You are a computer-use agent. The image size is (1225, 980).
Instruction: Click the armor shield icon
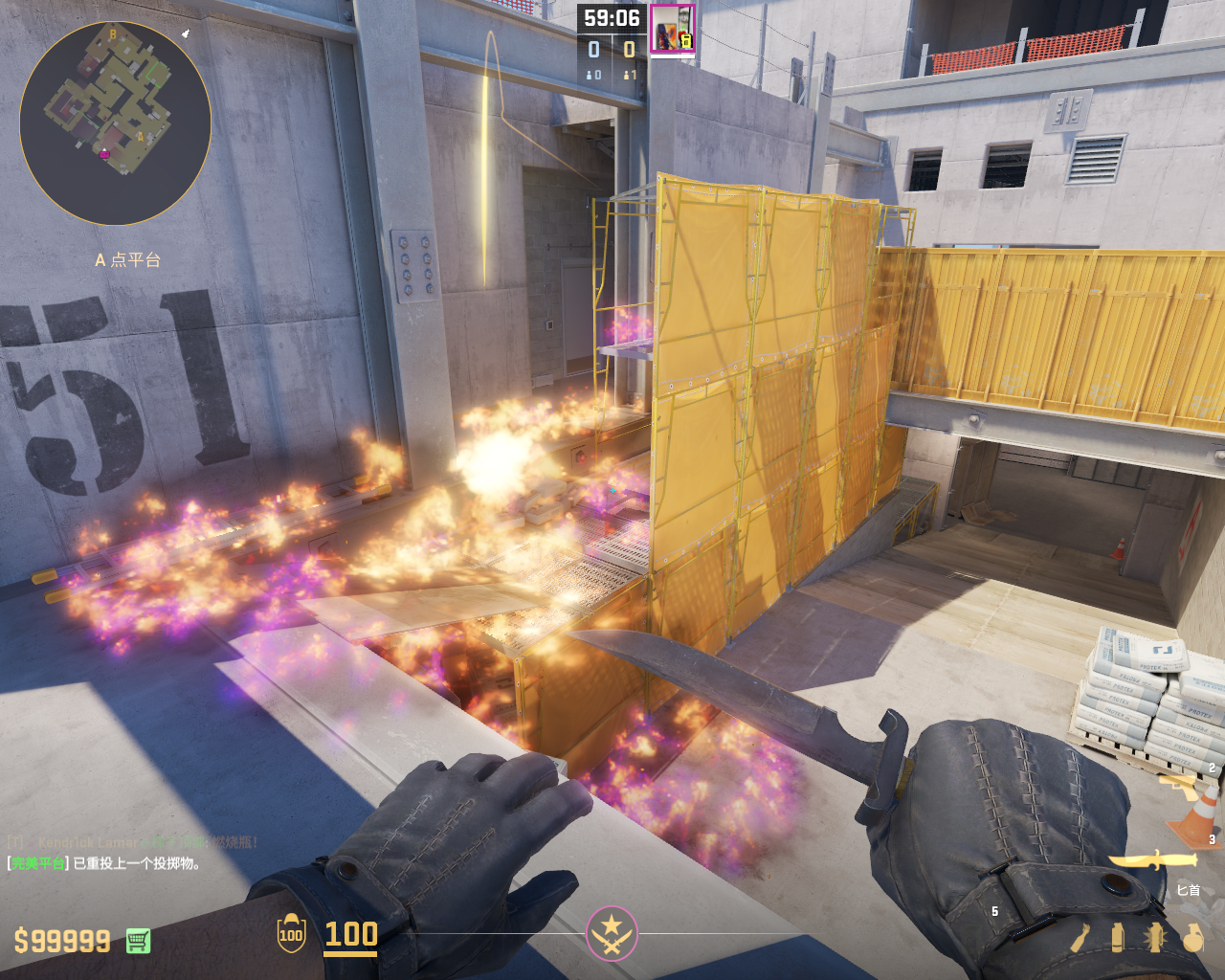(291, 934)
